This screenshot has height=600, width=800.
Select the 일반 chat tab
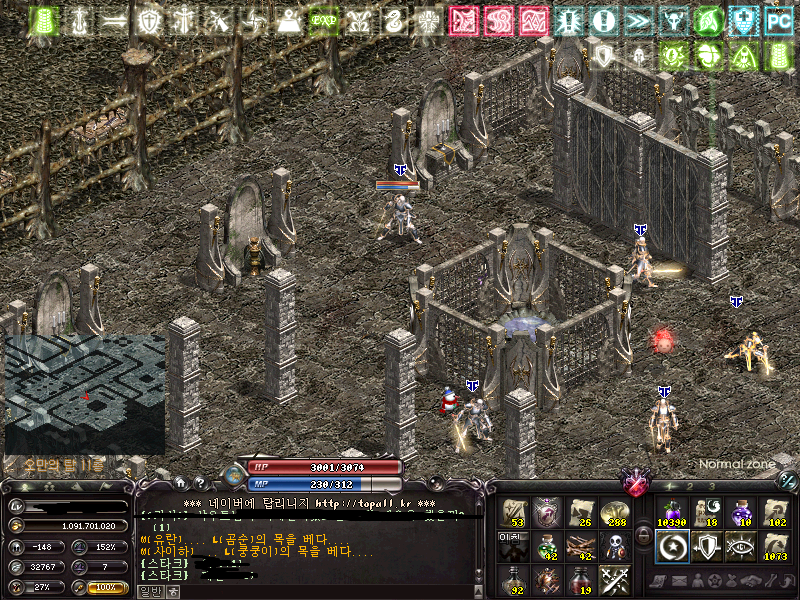pos(148,591)
